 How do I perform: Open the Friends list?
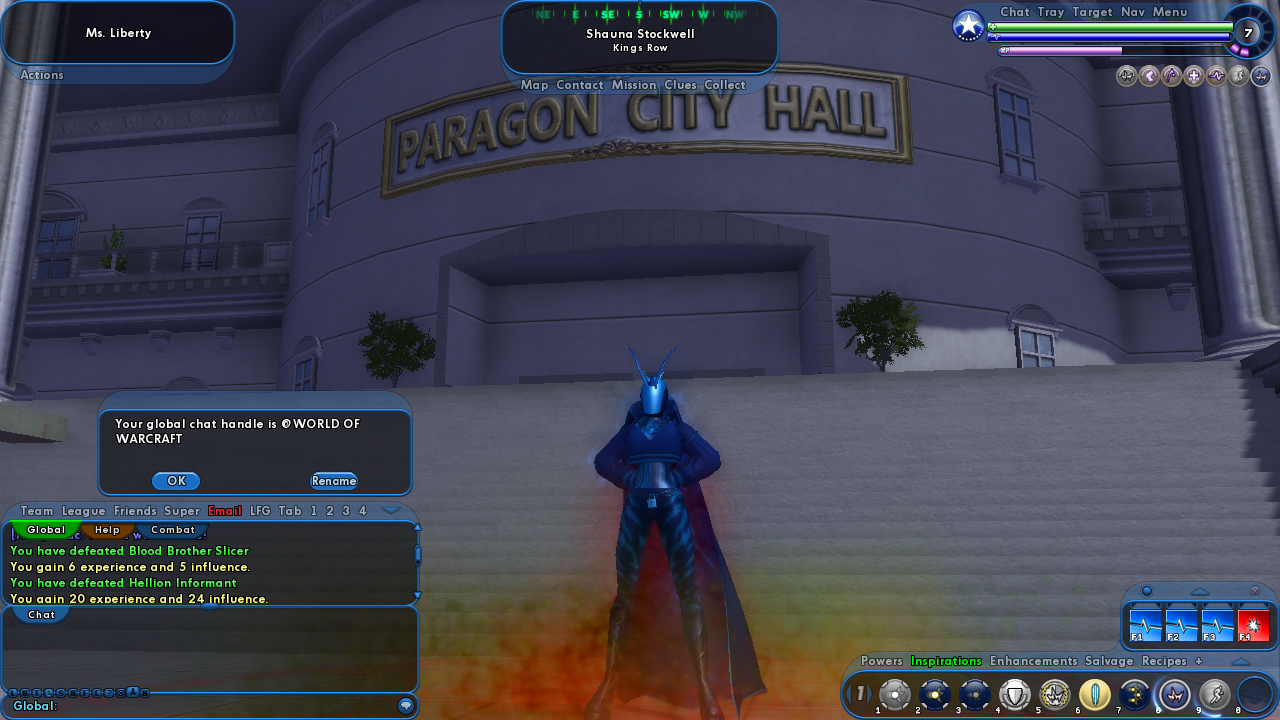coord(135,511)
